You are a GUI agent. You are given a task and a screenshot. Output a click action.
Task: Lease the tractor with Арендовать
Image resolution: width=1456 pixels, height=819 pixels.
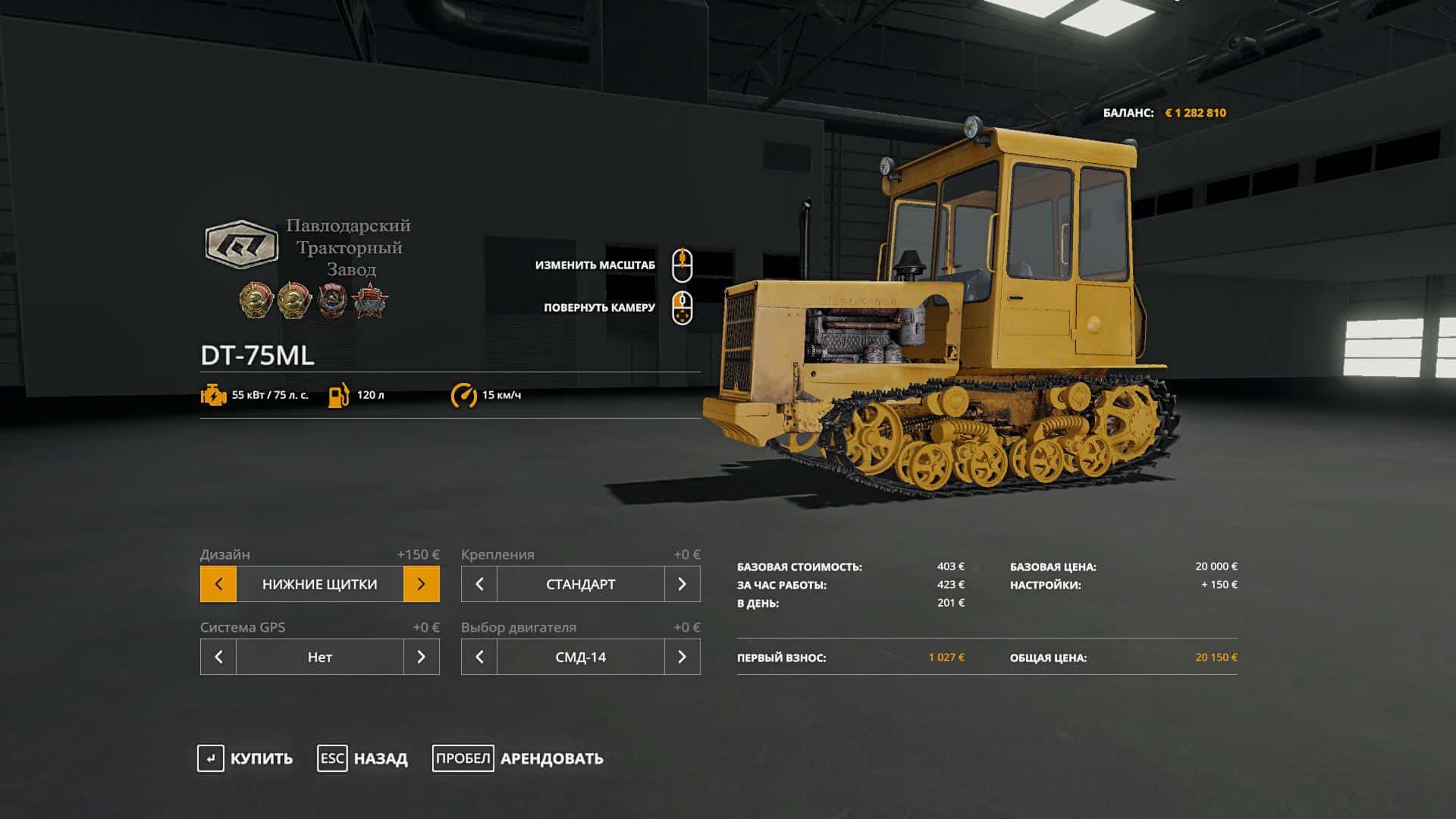[518, 758]
